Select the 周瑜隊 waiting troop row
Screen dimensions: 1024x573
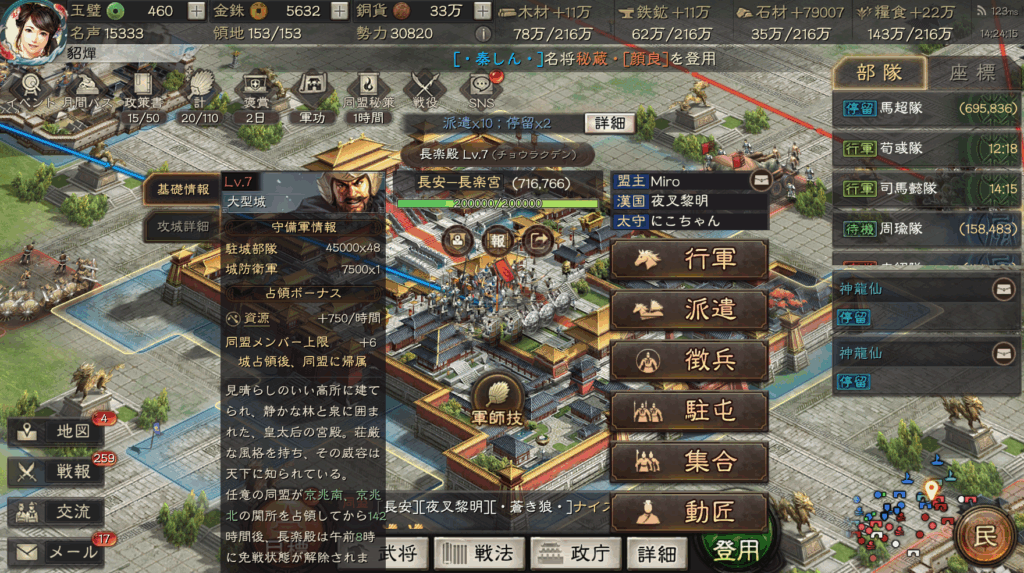tap(924, 229)
